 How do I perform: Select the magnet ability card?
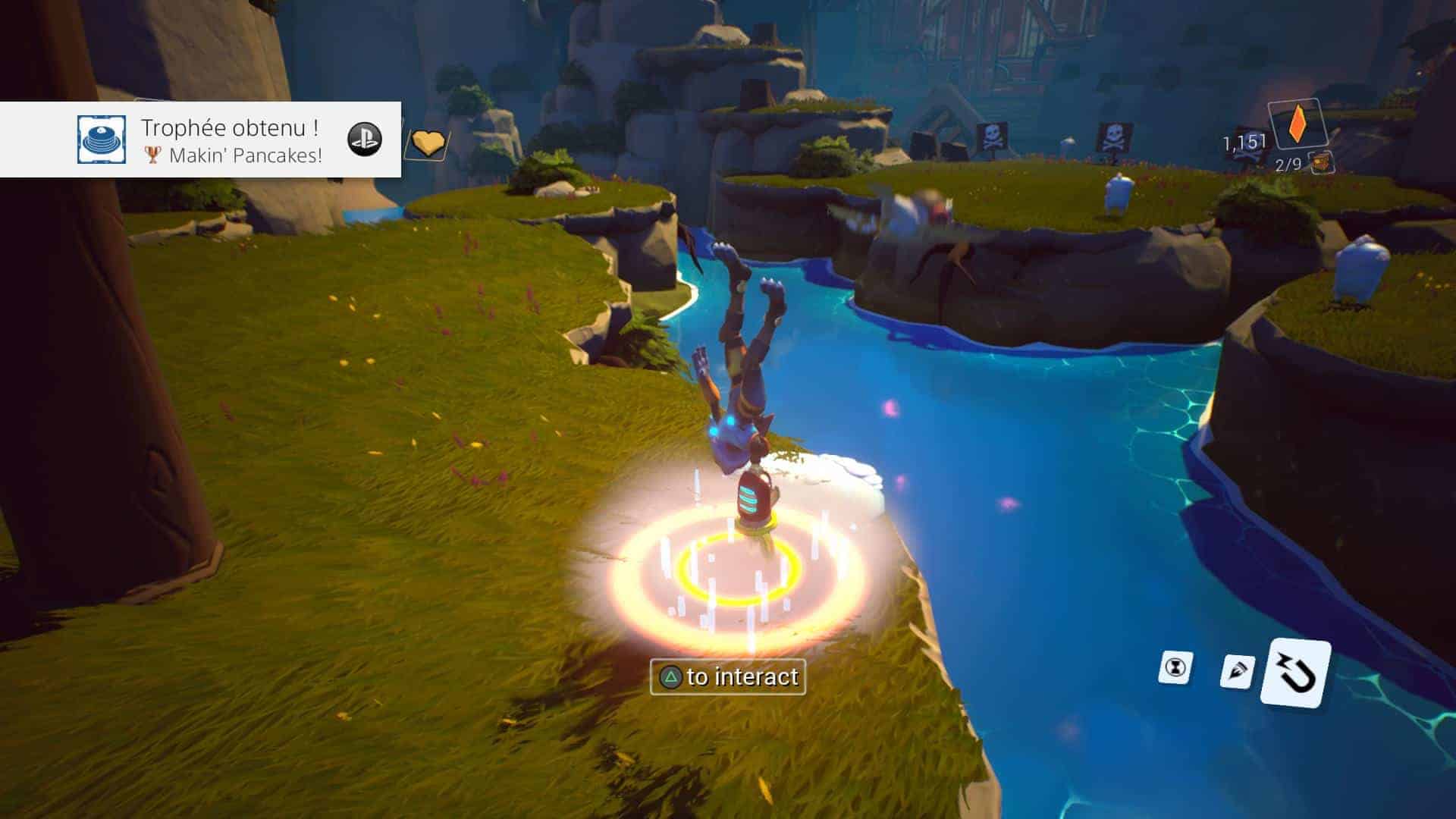1296,673
